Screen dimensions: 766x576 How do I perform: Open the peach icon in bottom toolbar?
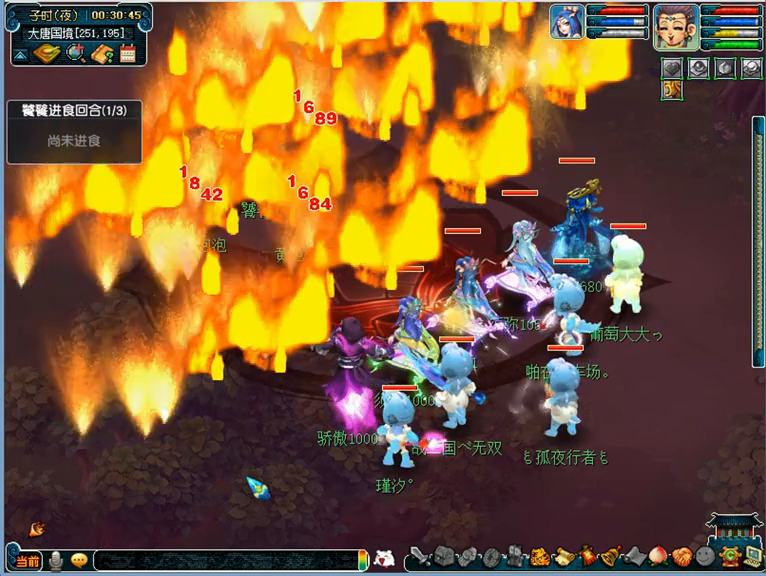[658, 557]
